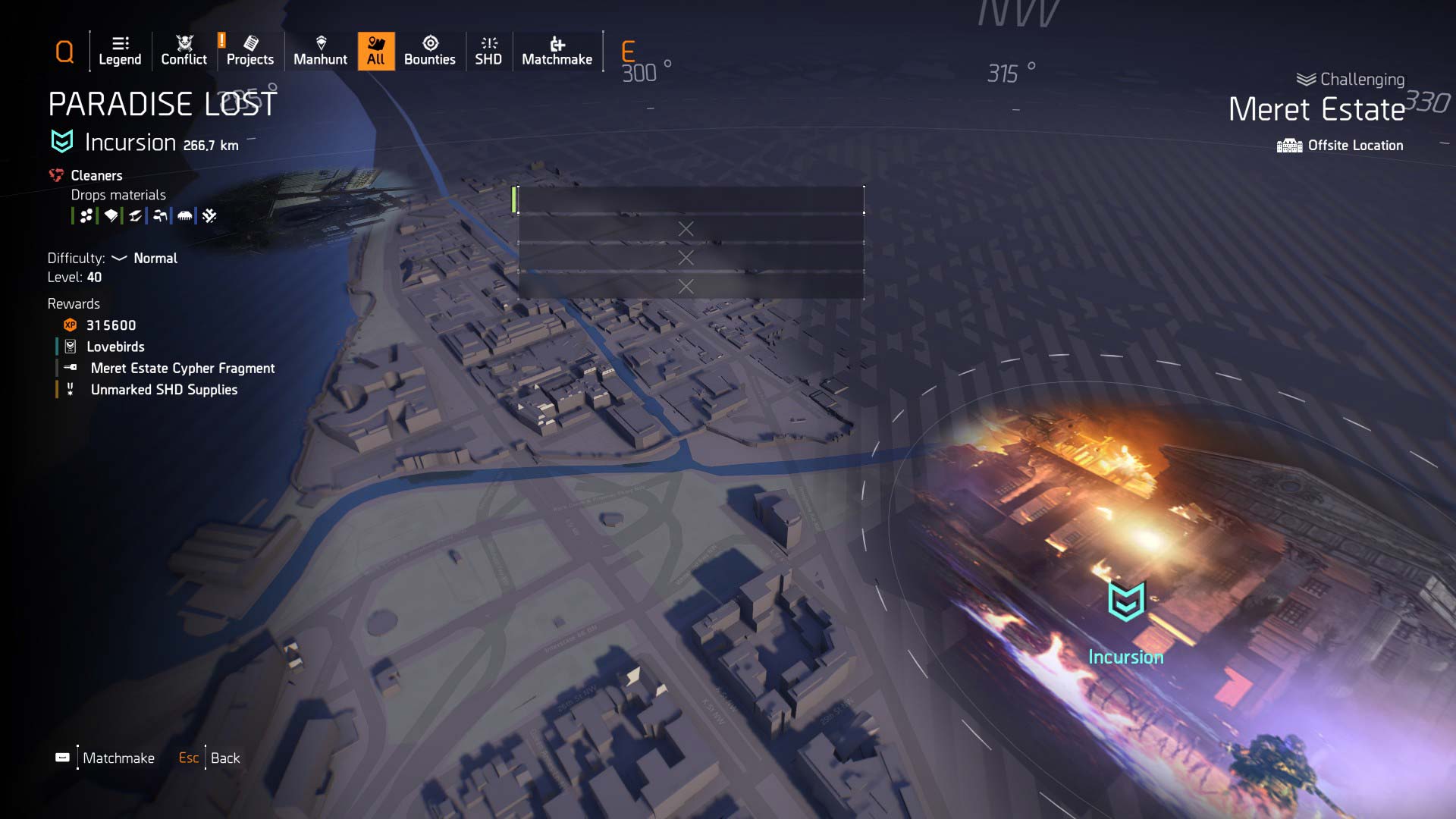Screen dimensions: 1456x819
Task: Click the Lovebirds backpack reward icon
Action: coord(71,347)
